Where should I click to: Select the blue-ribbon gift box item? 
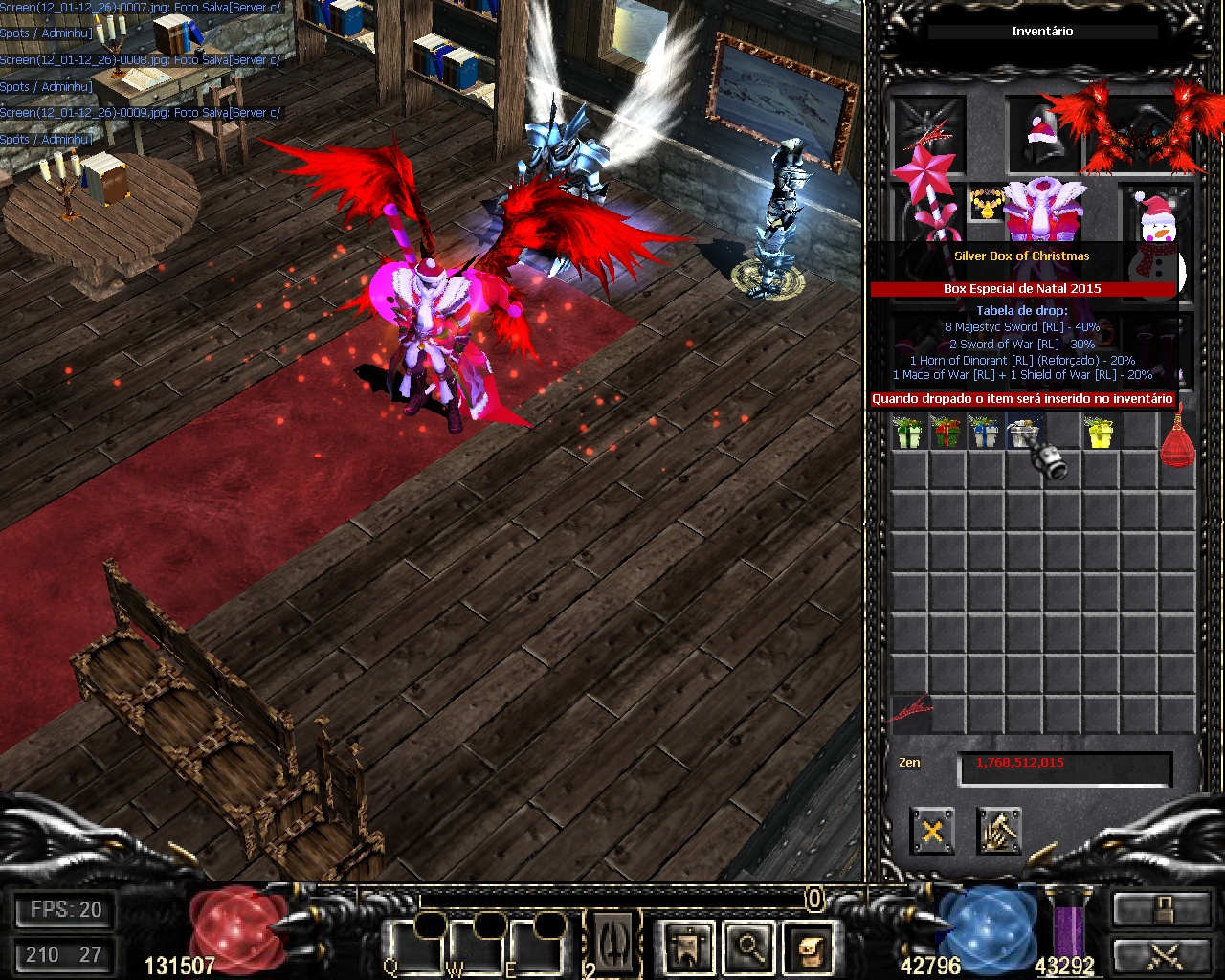tap(984, 433)
